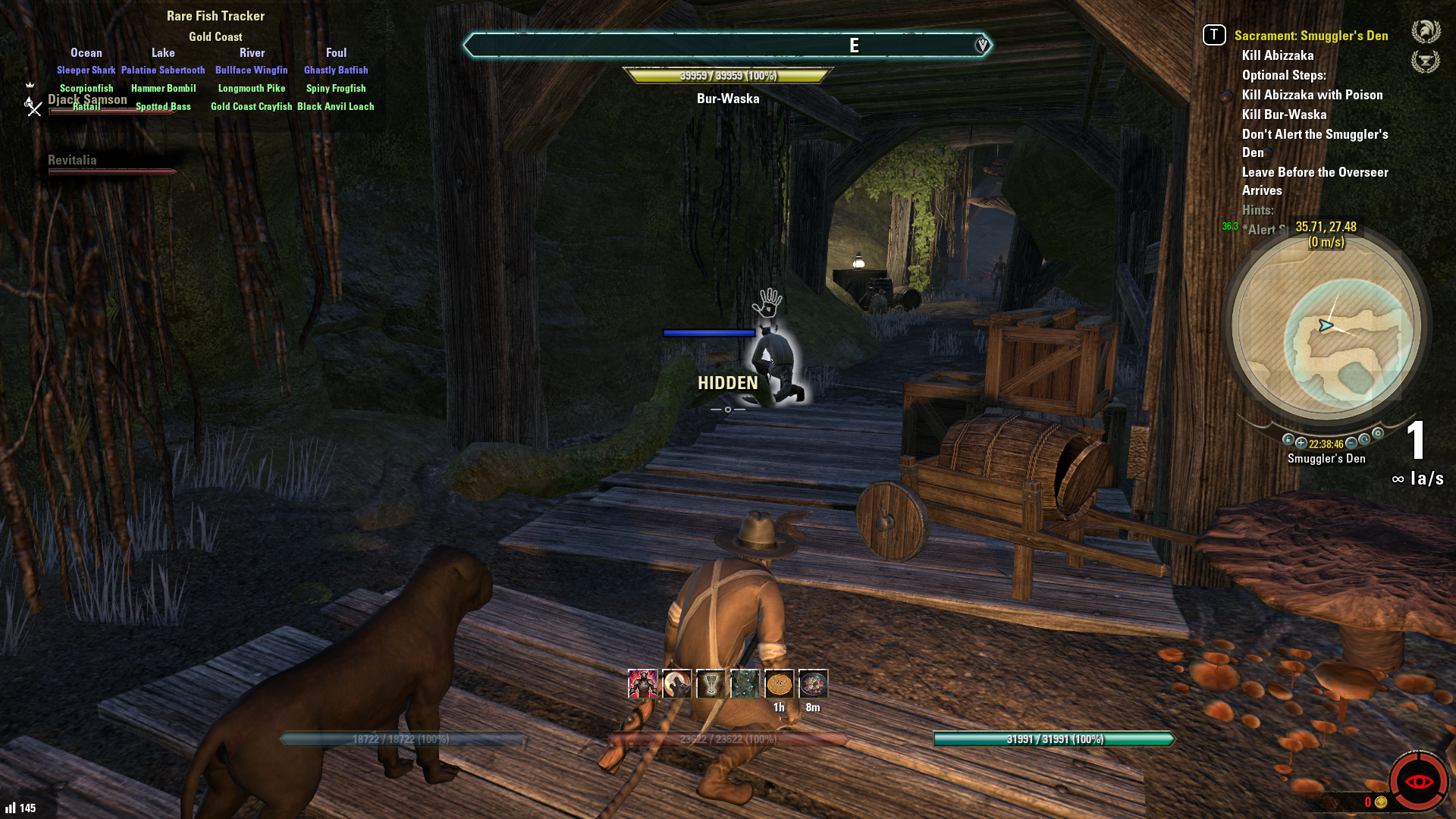The image size is (1456, 819).
Task: Open the minimap gear settings
Action: pyautogui.click(x=1378, y=434)
